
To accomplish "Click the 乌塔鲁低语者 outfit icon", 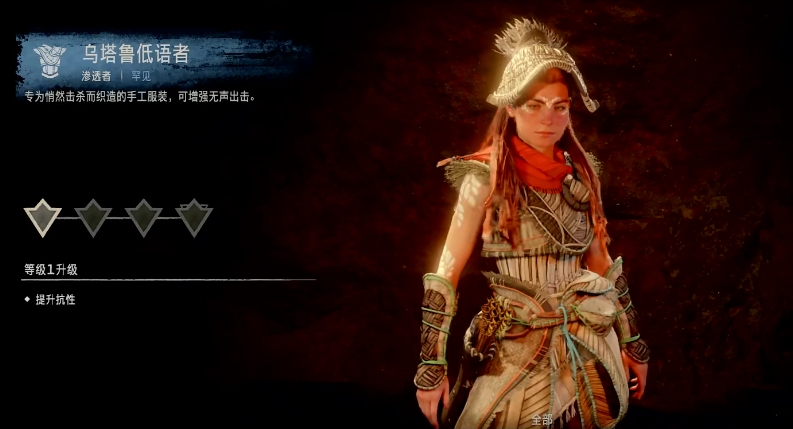I will click(x=48, y=60).
